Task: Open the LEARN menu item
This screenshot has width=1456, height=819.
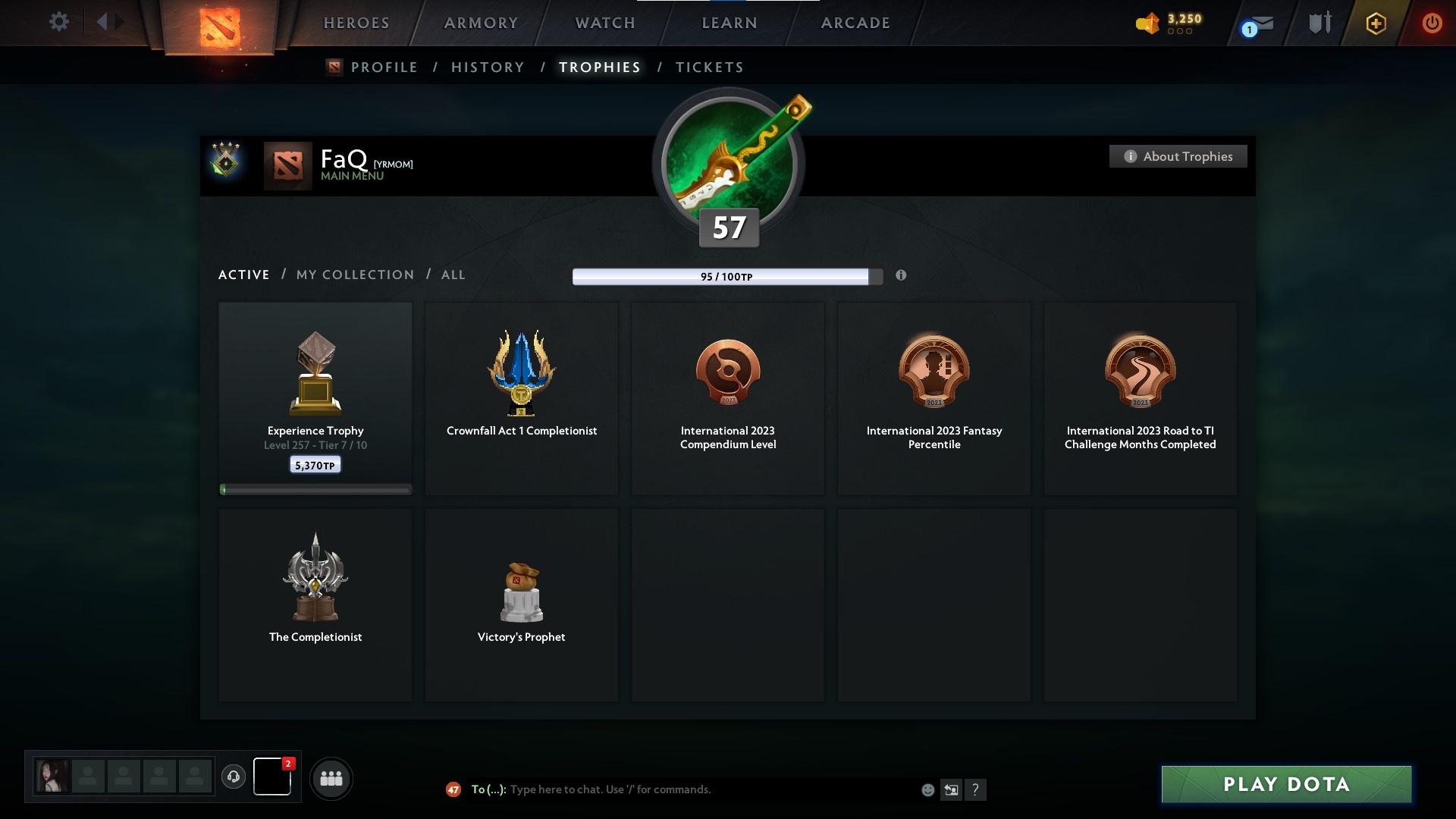Action: click(727, 23)
